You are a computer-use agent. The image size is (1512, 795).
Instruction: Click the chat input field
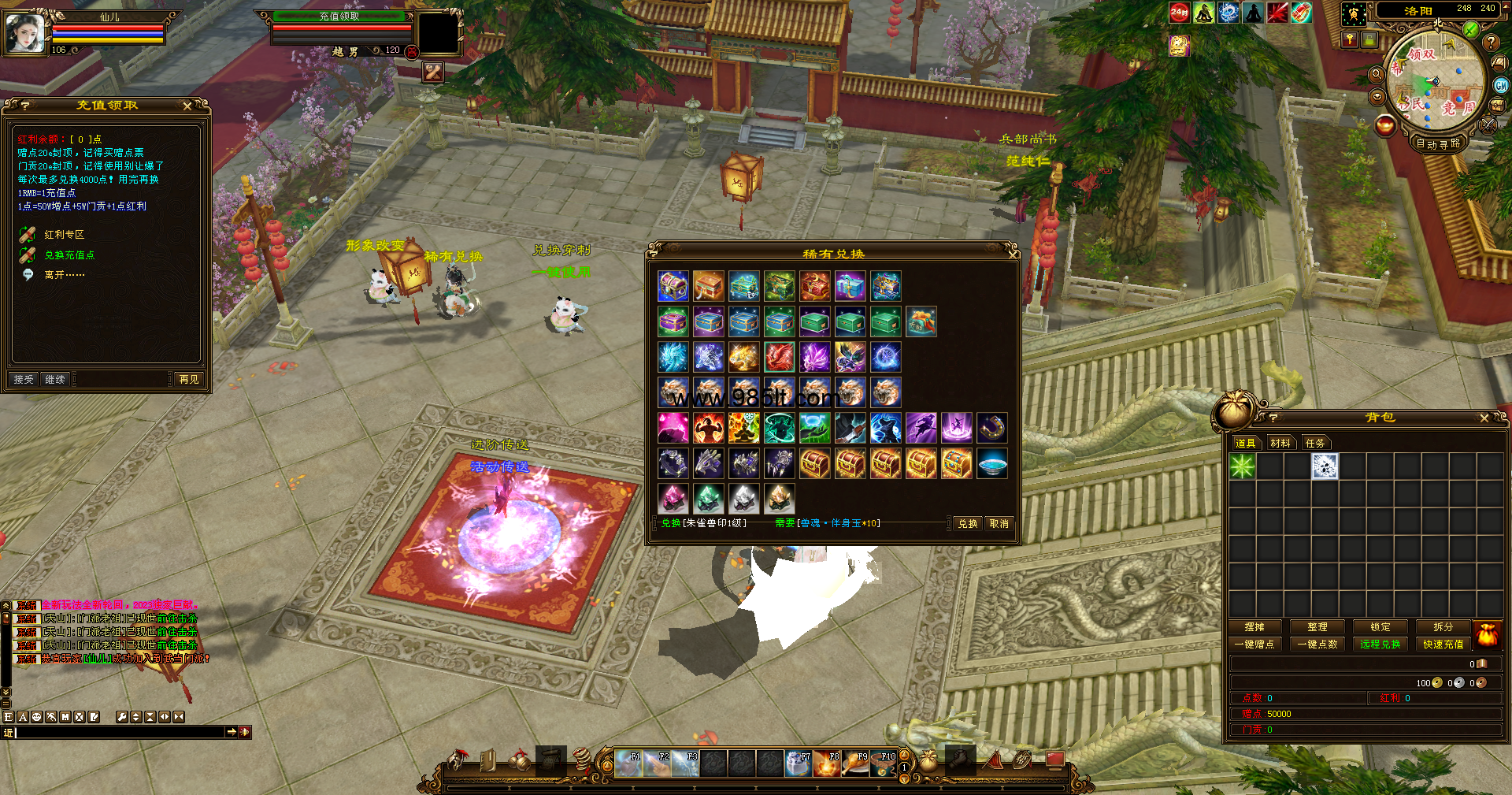118,733
